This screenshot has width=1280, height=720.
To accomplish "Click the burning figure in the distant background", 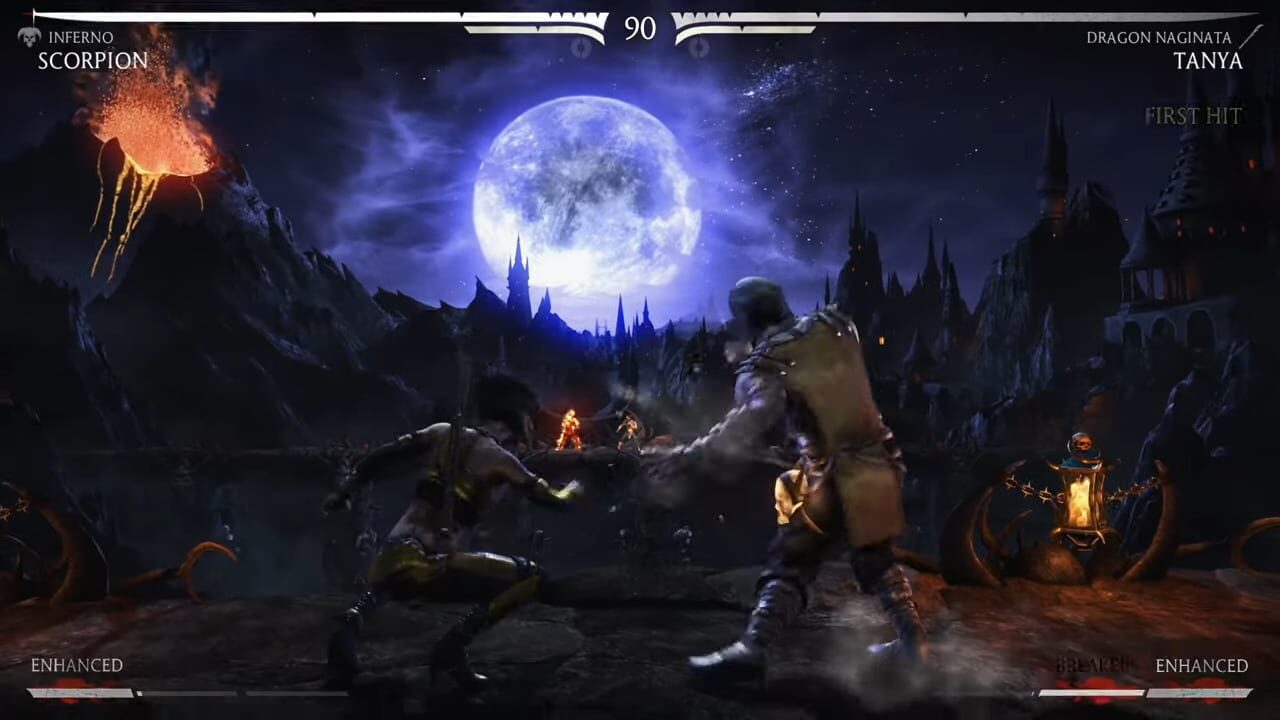I will click(570, 430).
